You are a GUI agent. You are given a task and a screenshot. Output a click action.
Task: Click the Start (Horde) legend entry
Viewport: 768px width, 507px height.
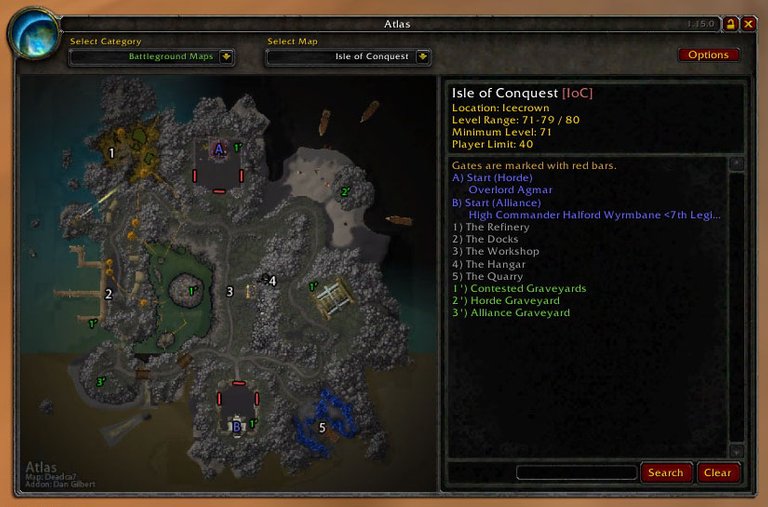click(x=492, y=178)
